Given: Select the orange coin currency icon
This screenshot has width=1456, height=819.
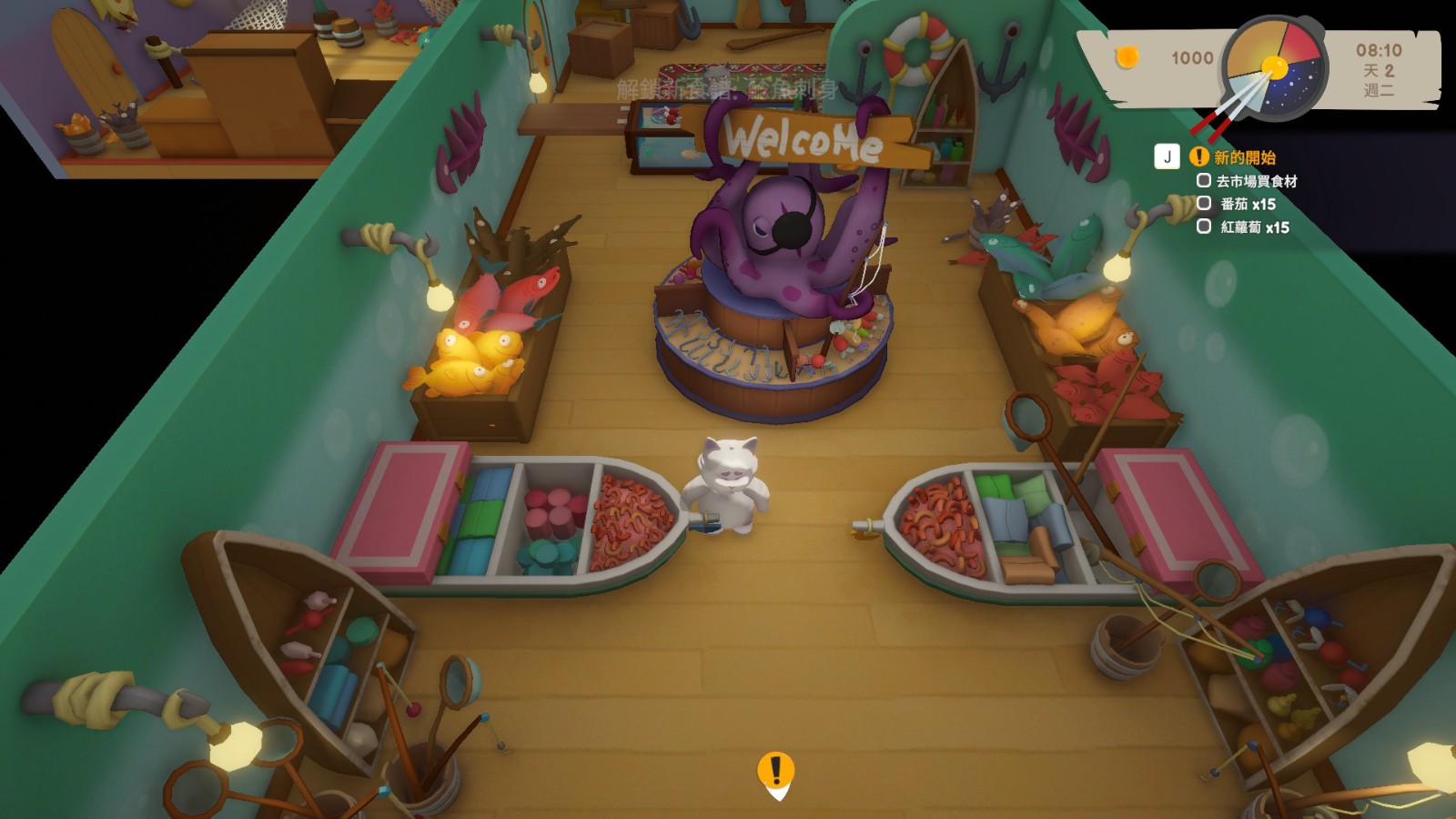Looking at the screenshot, I should point(1127,57).
